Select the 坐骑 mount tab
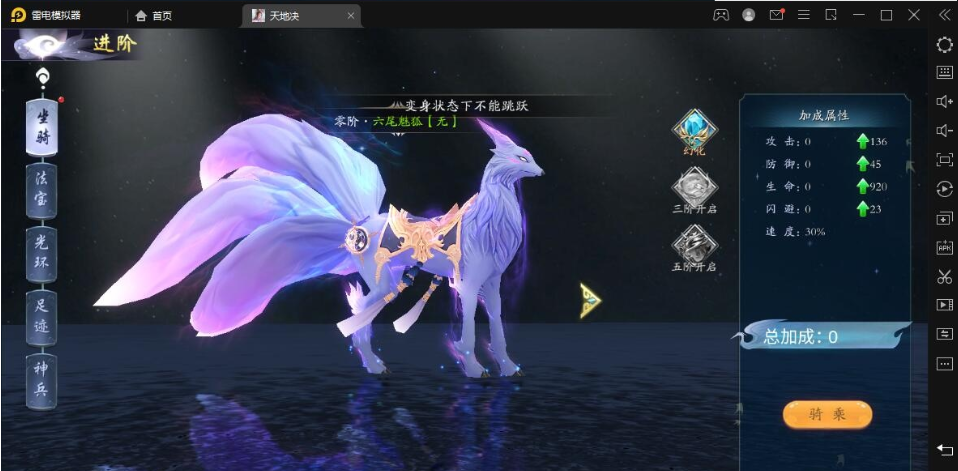 pyautogui.click(x=41, y=125)
